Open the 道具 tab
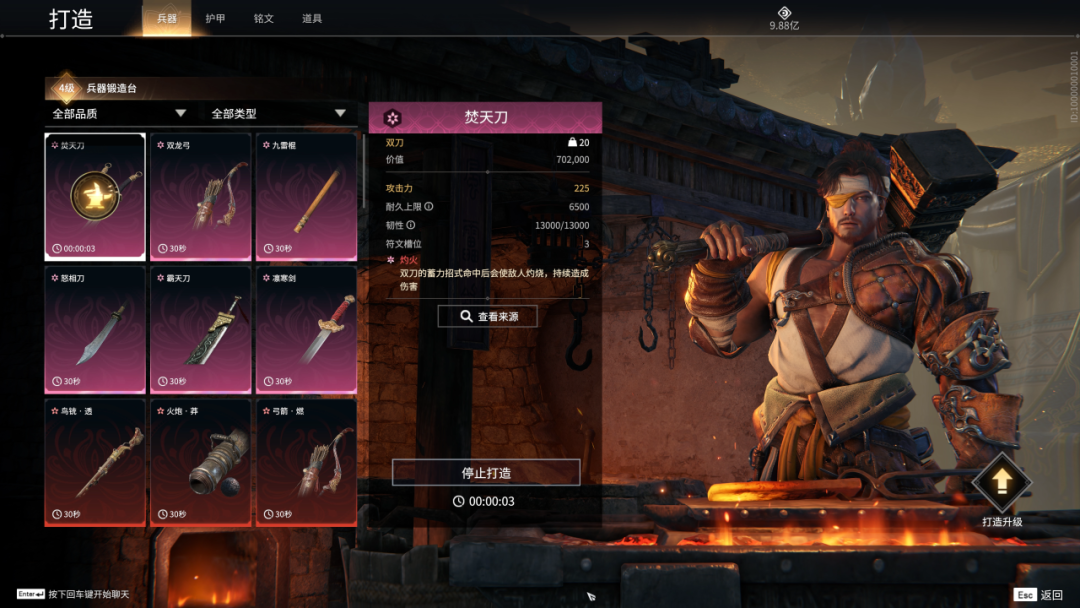The height and width of the screenshot is (608, 1080). coord(312,19)
